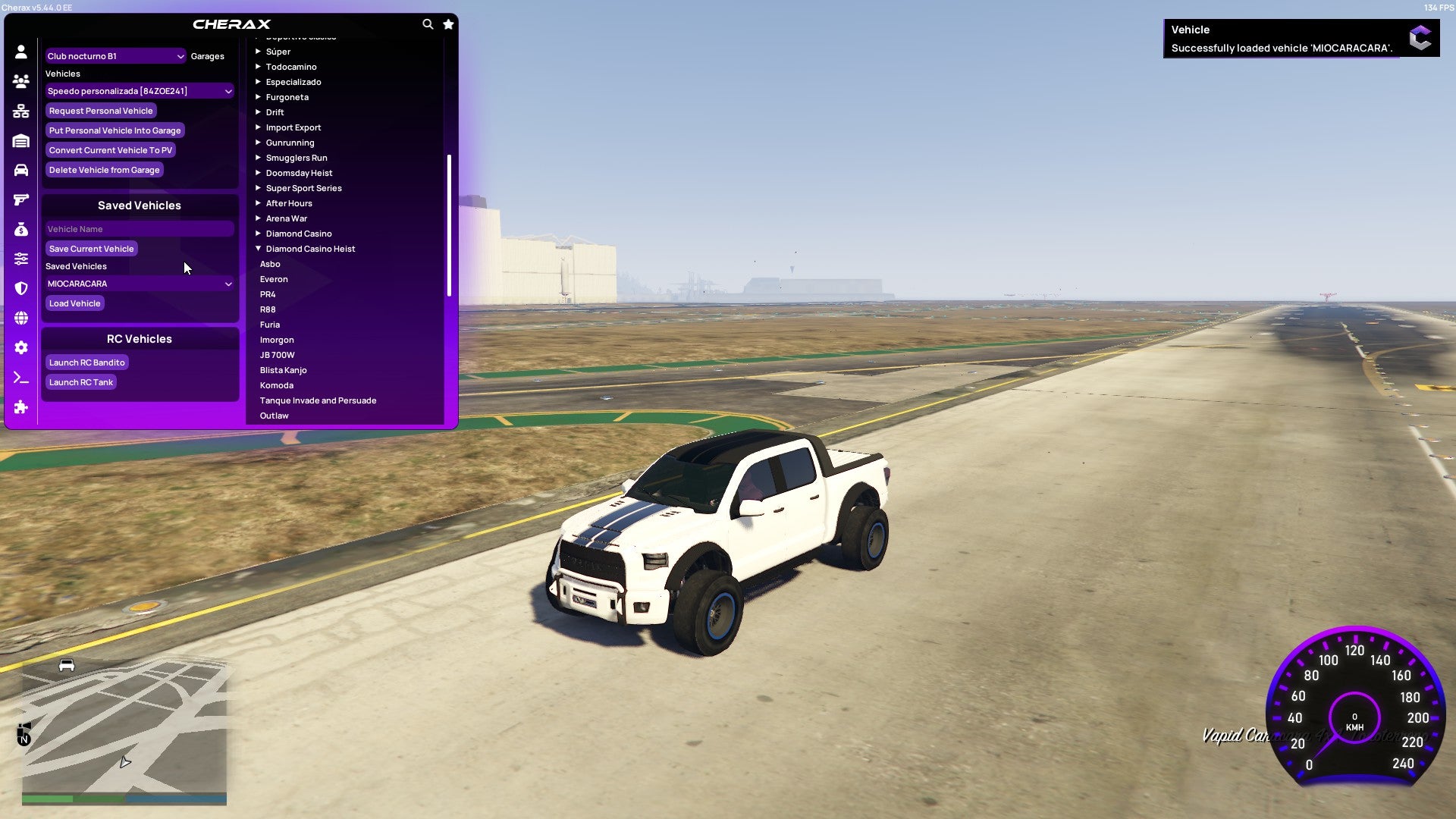This screenshot has height=819, width=1456.
Task: Click the Recovery sliders icon
Action: coord(21,258)
